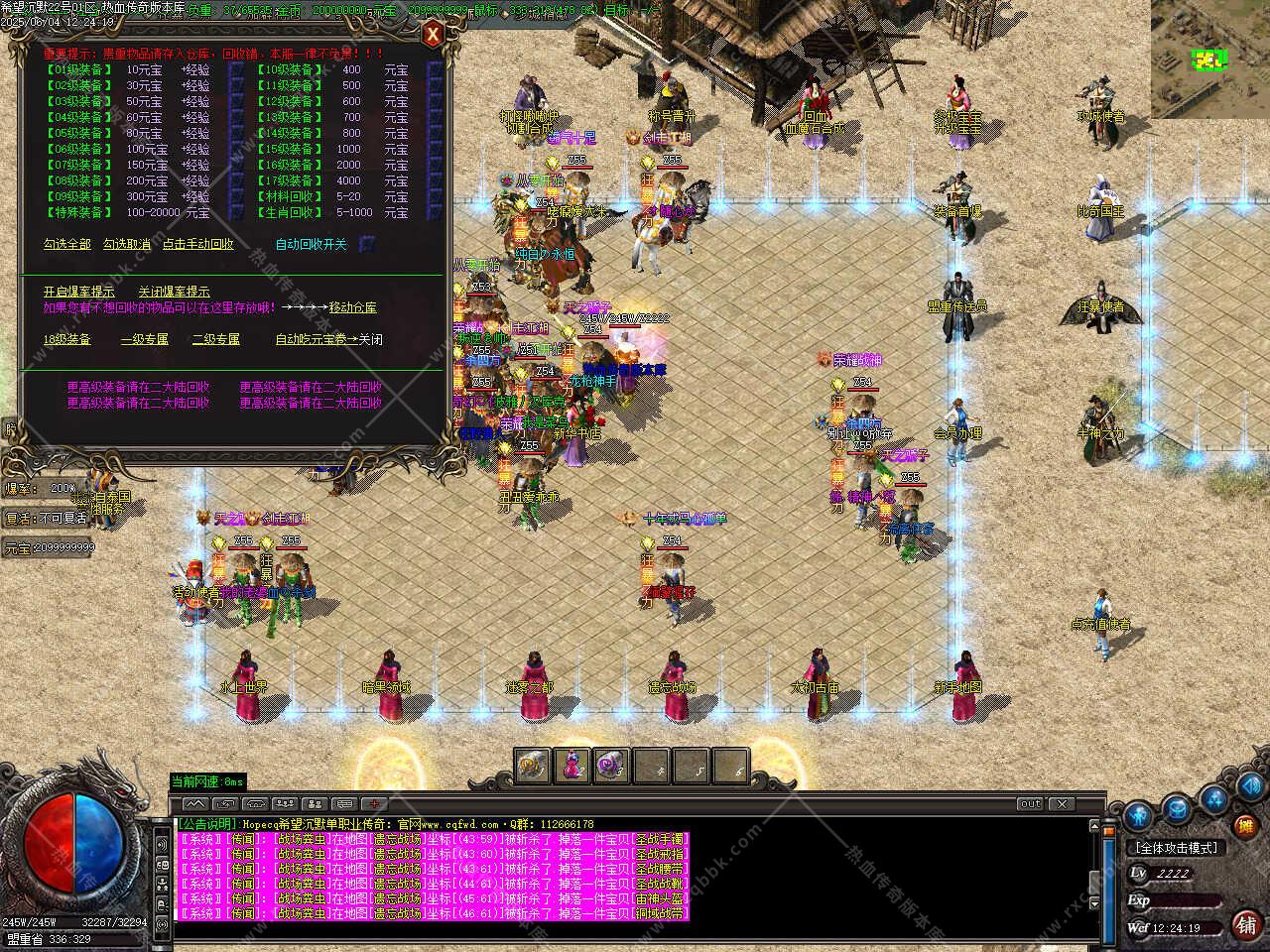
Task: Open the red 铺 shop button
Action: [x=1246, y=924]
